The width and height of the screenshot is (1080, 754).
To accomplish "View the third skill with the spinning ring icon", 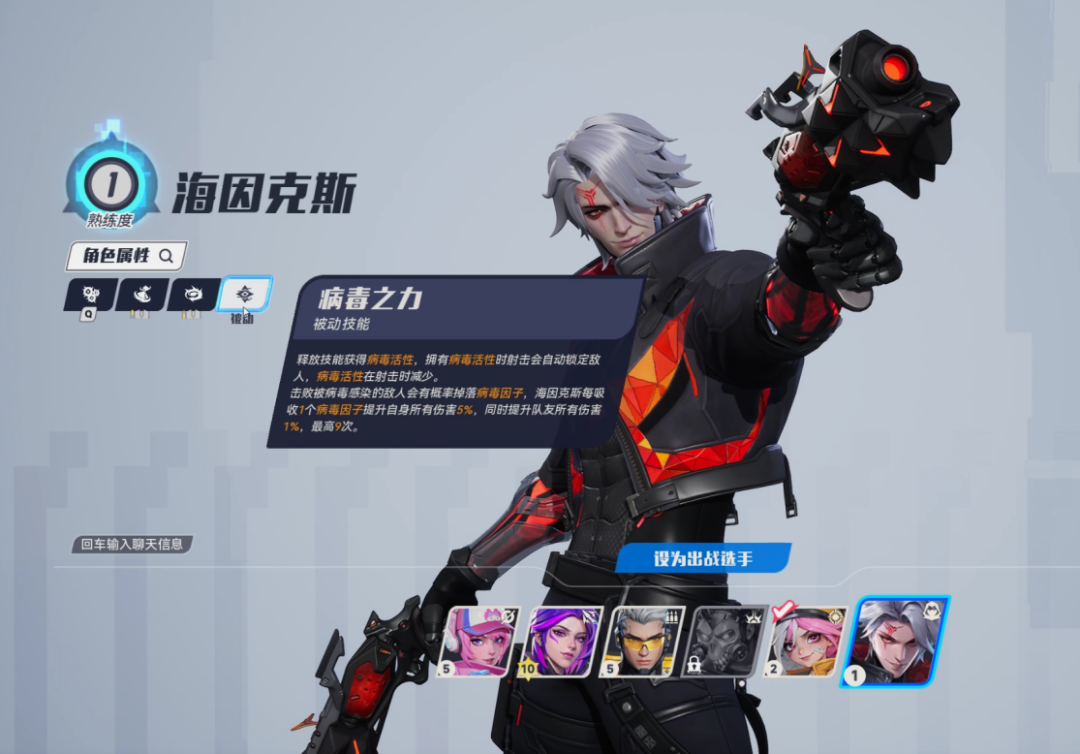I will 194,295.
